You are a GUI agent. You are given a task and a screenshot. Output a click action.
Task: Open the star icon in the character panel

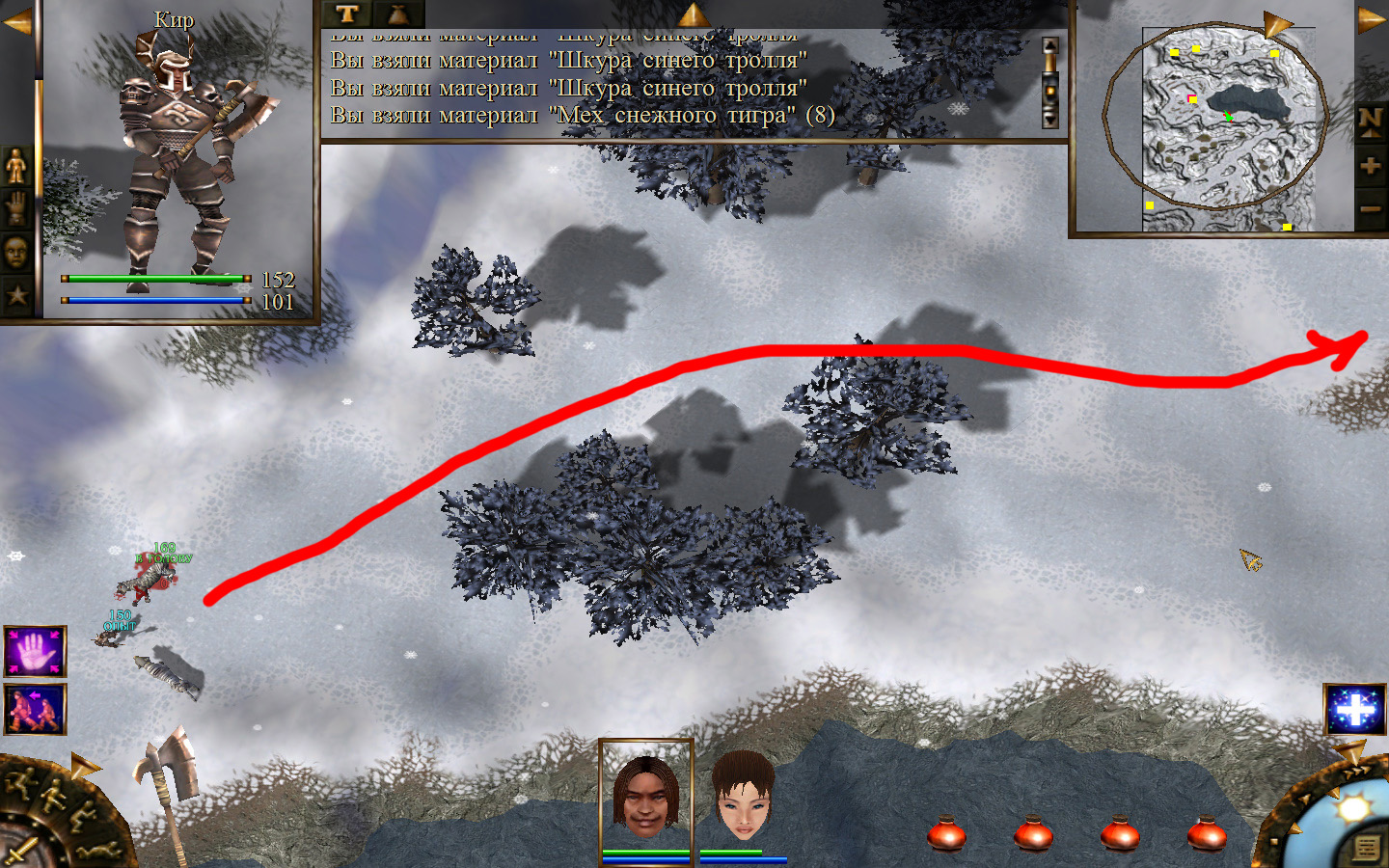[16, 295]
